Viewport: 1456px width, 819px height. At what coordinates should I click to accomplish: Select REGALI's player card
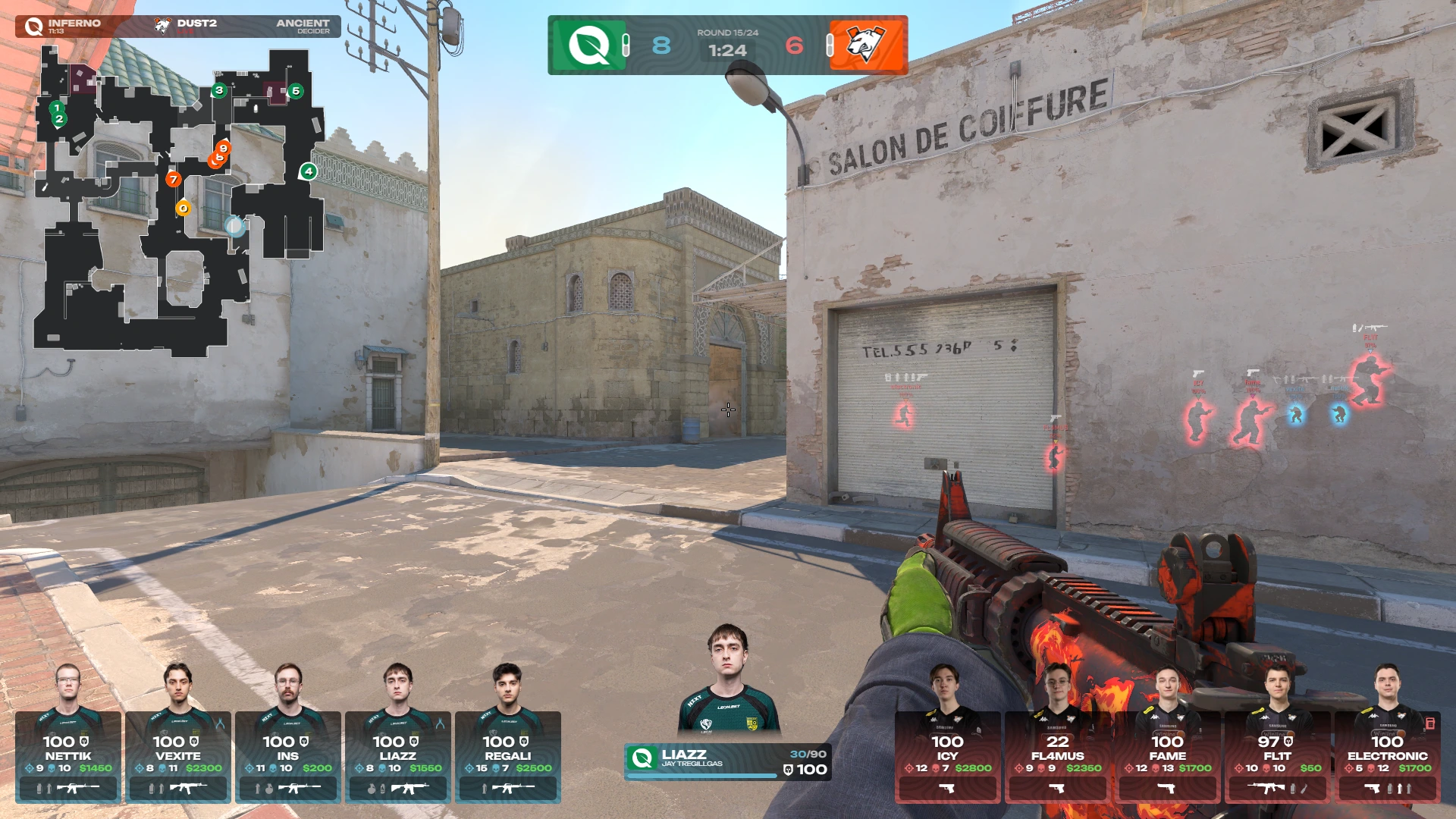click(x=508, y=756)
